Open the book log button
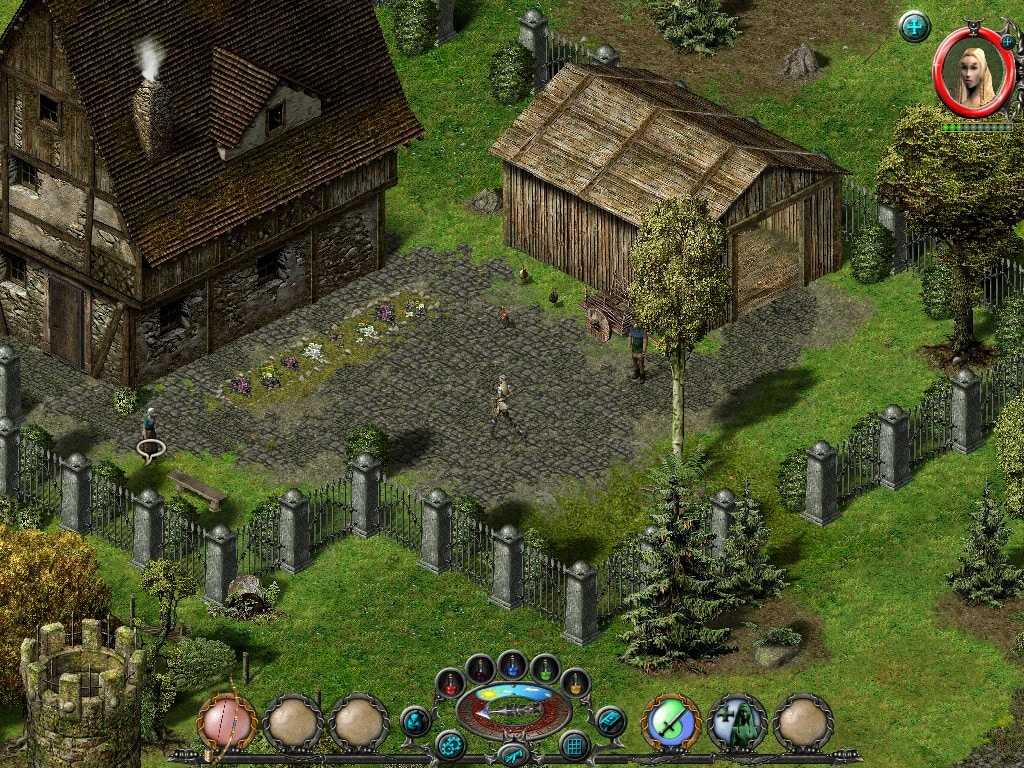Image resolution: width=1024 pixels, height=768 pixels. pyautogui.click(x=610, y=721)
